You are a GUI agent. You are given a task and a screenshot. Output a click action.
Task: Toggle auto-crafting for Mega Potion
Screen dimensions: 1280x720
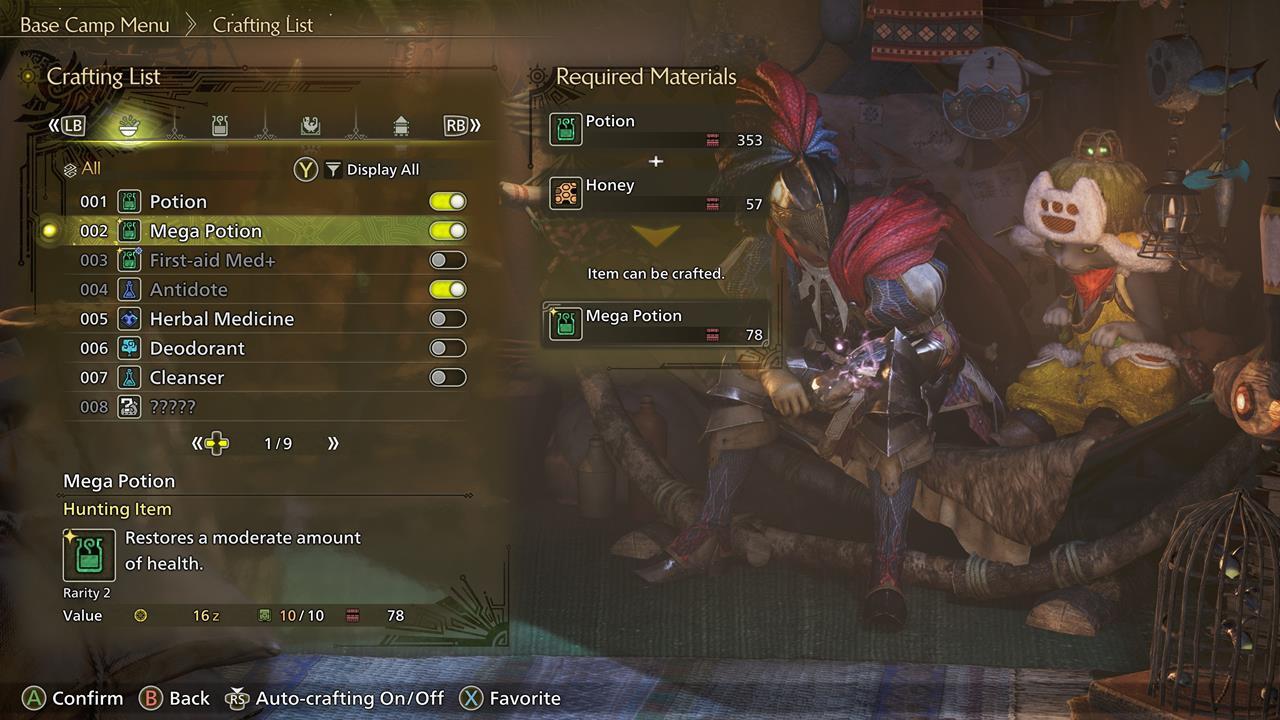(447, 231)
